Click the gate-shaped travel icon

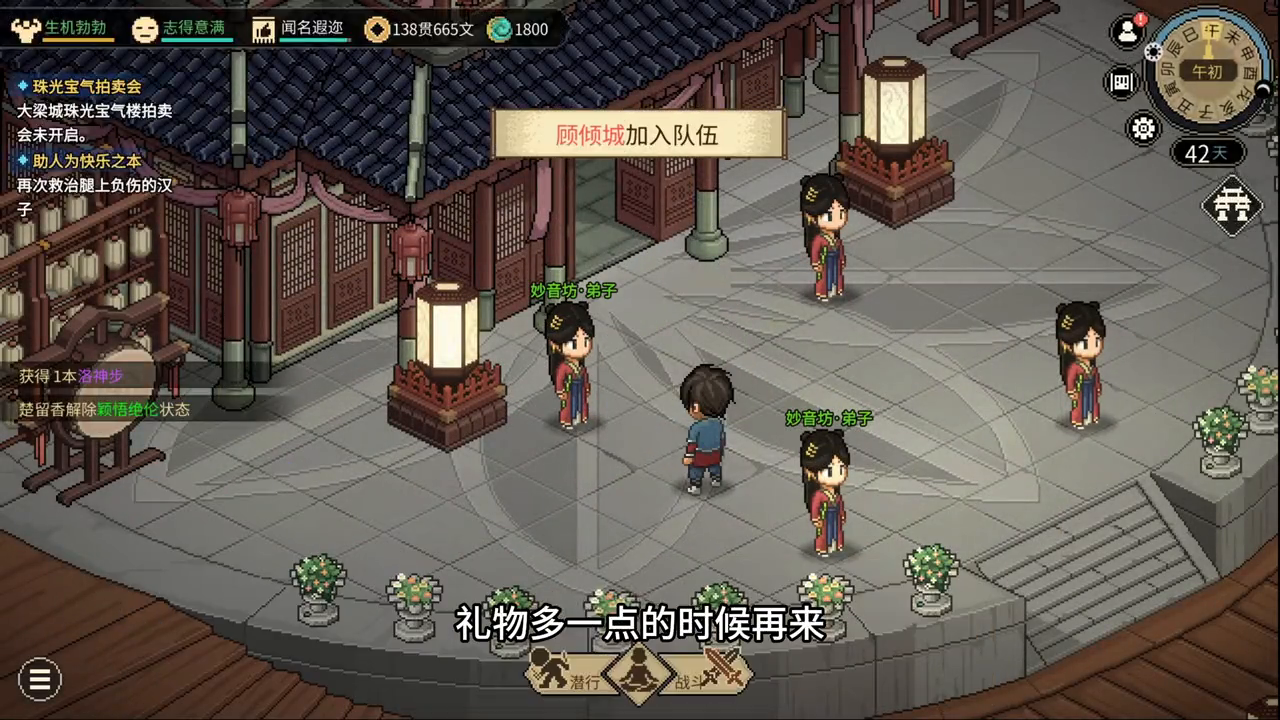pyautogui.click(x=1232, y=205)
